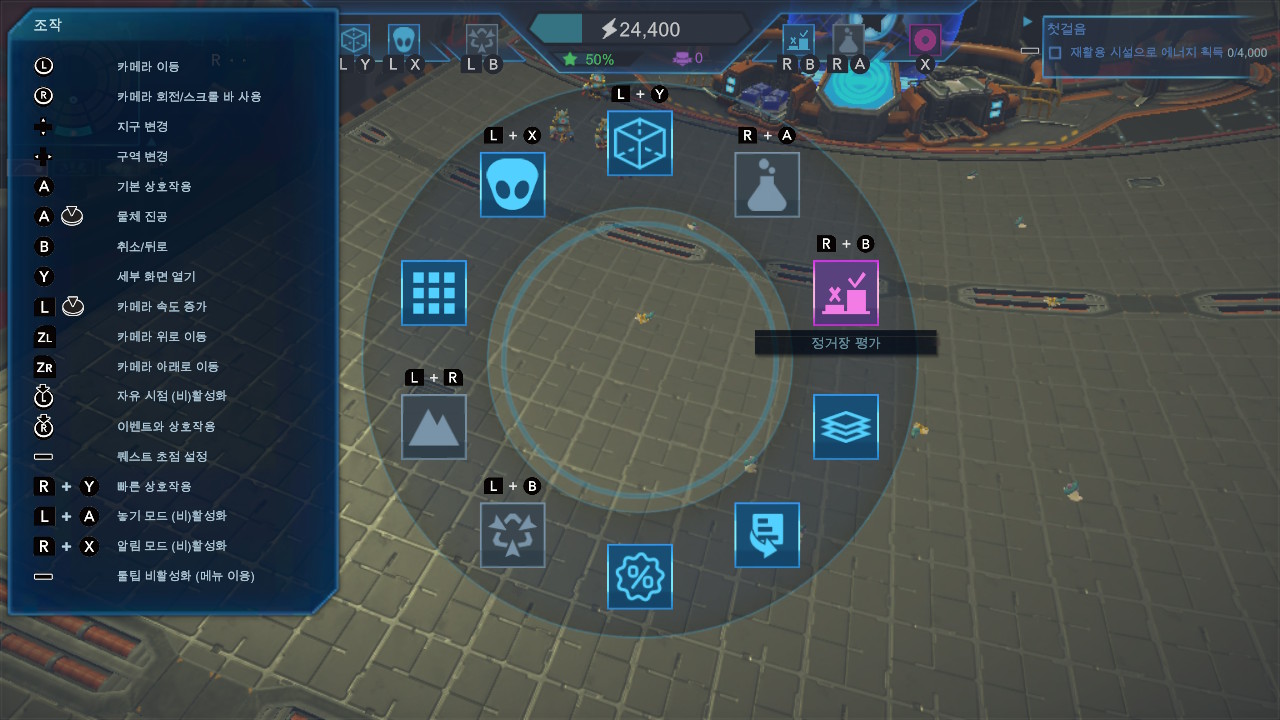Open the research flask icon
Image resolution: width=1280 pixels, height=720 pixels.
766,184
